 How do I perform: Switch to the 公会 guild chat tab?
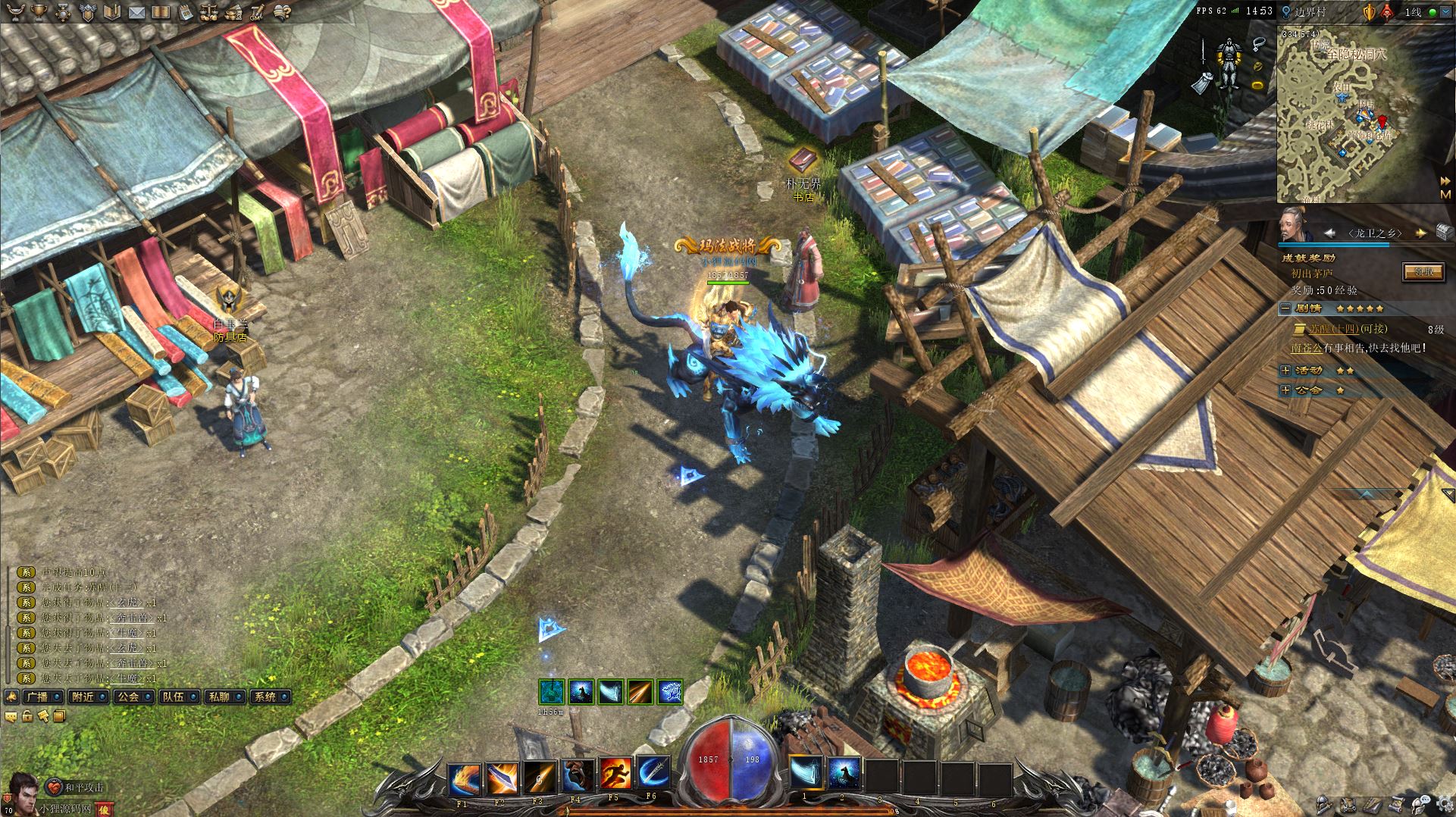pos(128,696)
